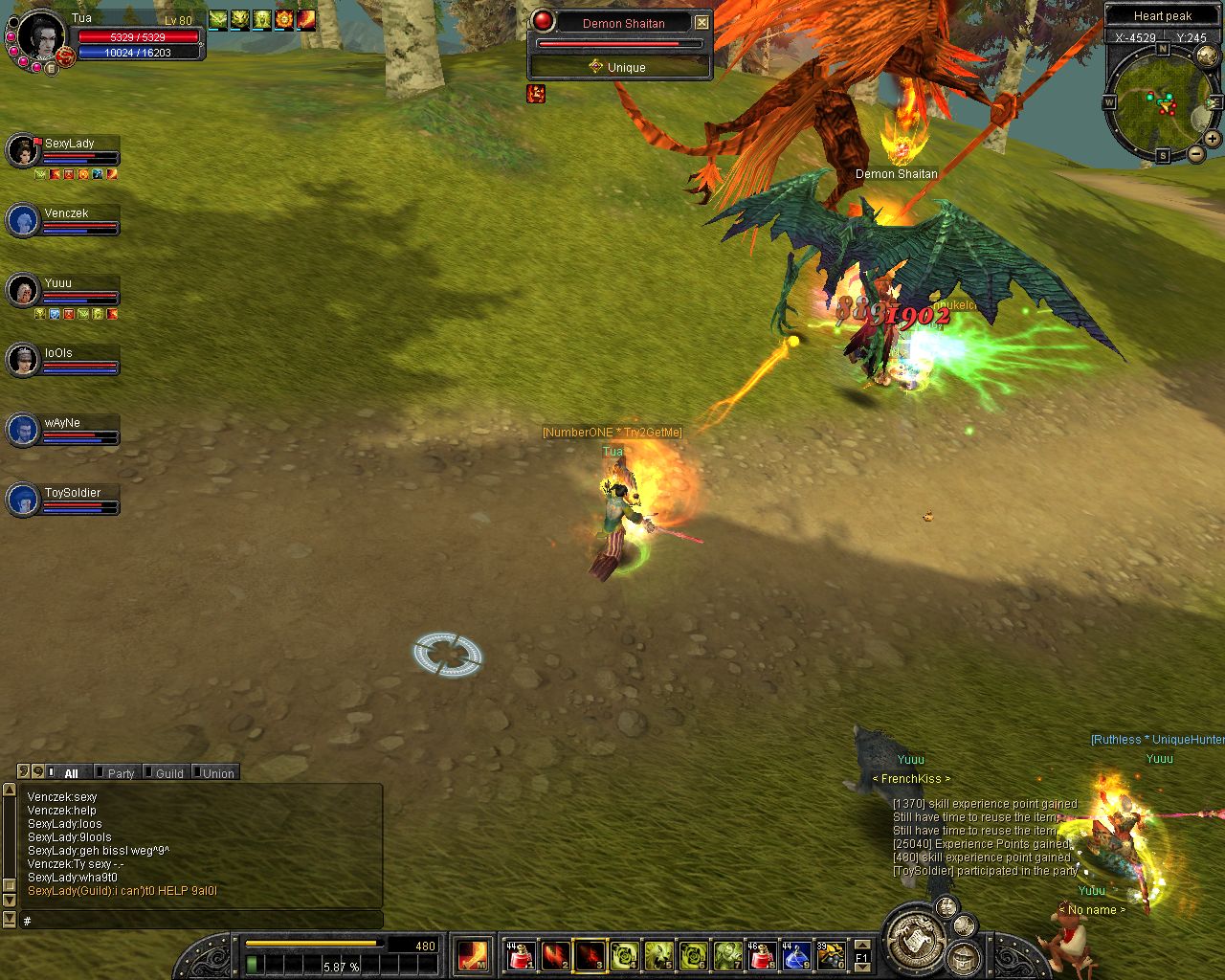Activate the lion skill in slot 5
Screen dimensions: 1225x980
click(x=658, y=955)
